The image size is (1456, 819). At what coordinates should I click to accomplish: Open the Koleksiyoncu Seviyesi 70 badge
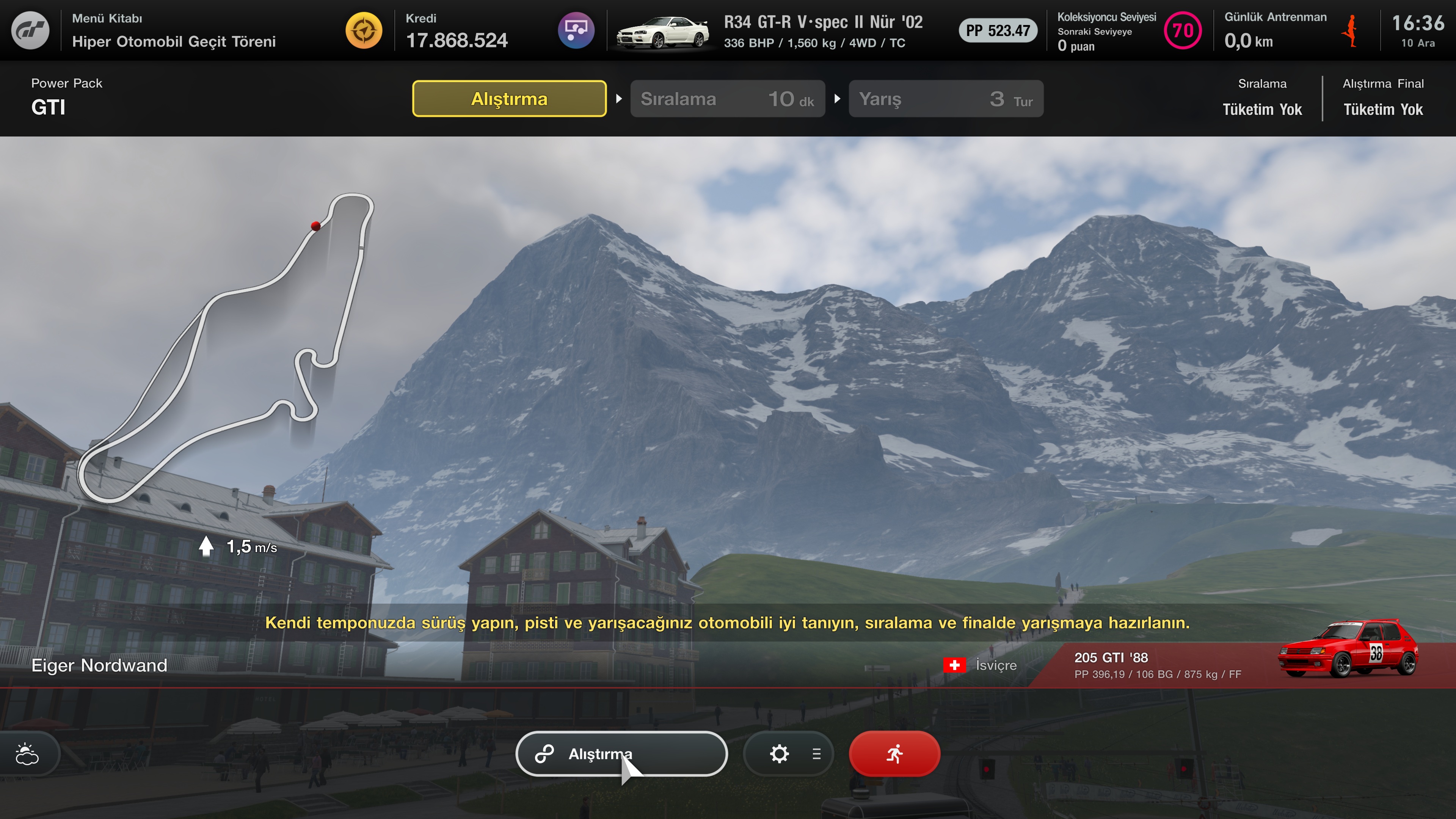click(1183, 30)
